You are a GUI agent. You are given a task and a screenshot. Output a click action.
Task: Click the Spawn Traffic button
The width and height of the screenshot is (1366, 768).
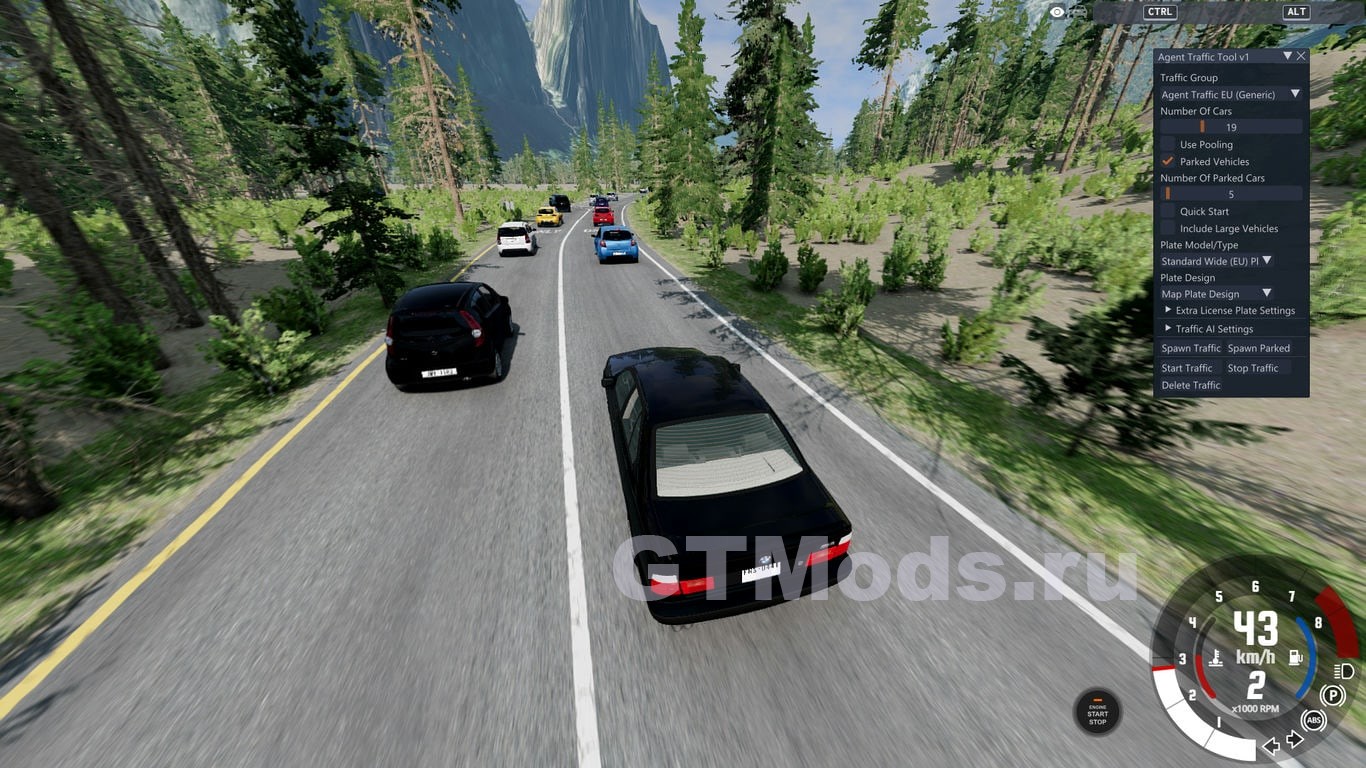click(1190, 349)
